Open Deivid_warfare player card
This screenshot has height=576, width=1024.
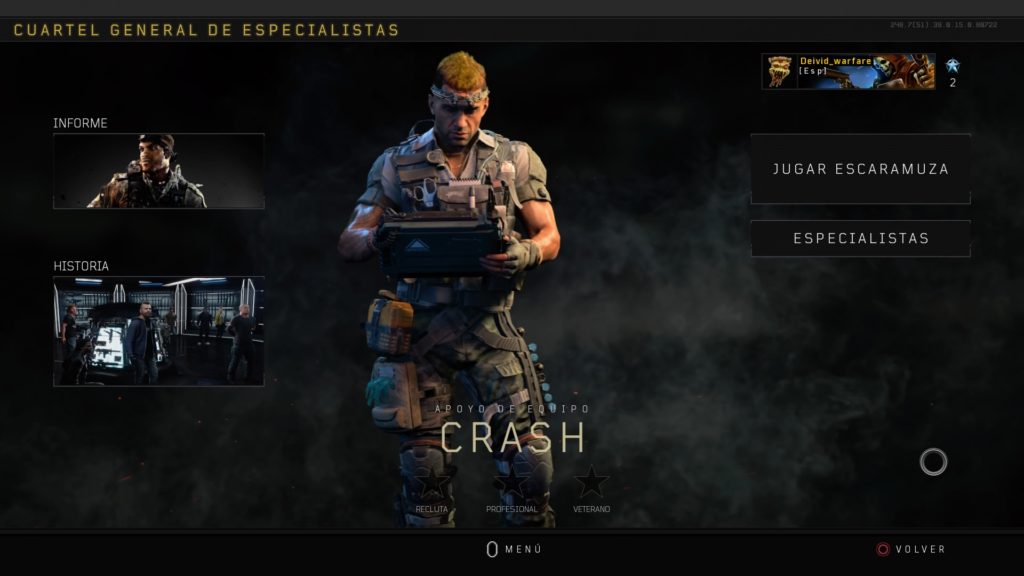848,71
